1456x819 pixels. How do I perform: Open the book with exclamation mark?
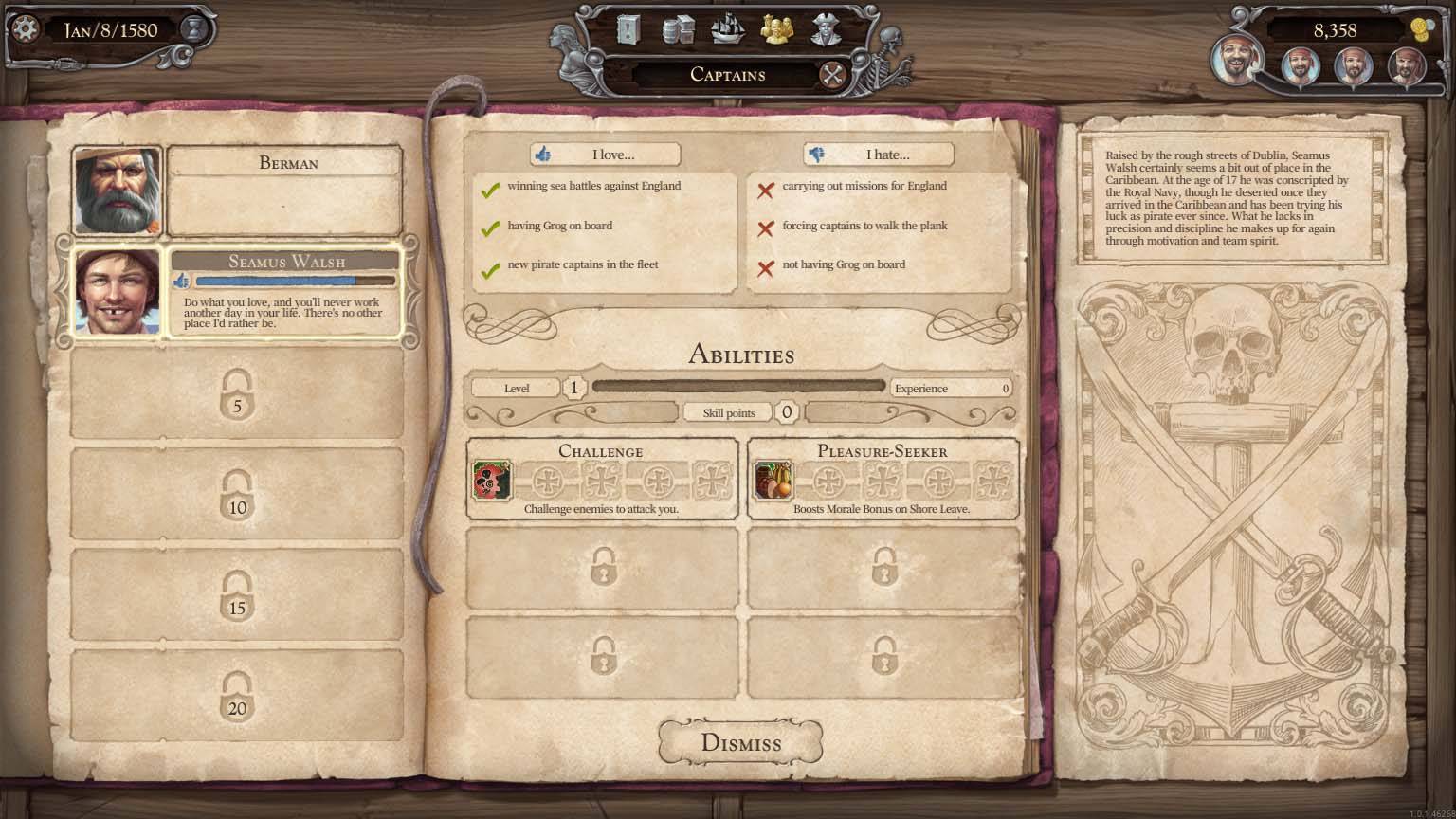(x=628, y=30)
